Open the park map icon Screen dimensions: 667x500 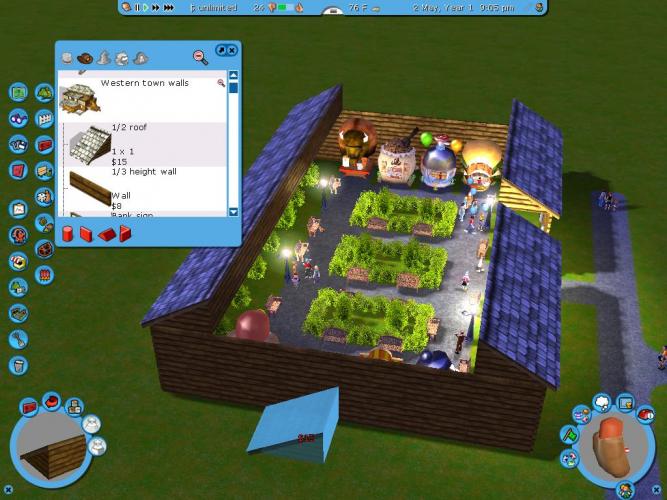click(x=18, y=92)
